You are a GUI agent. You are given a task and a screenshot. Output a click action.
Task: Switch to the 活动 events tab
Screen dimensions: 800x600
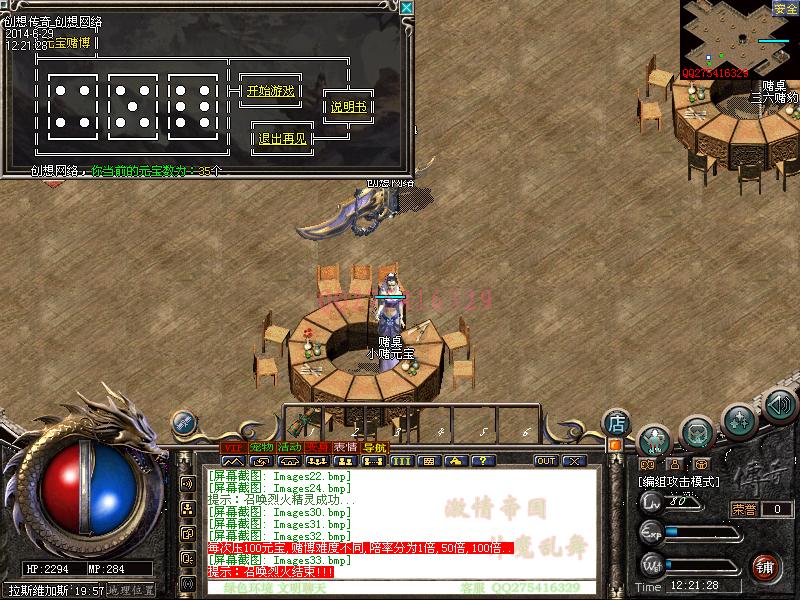pyautogui.click(x=290, y=447)
